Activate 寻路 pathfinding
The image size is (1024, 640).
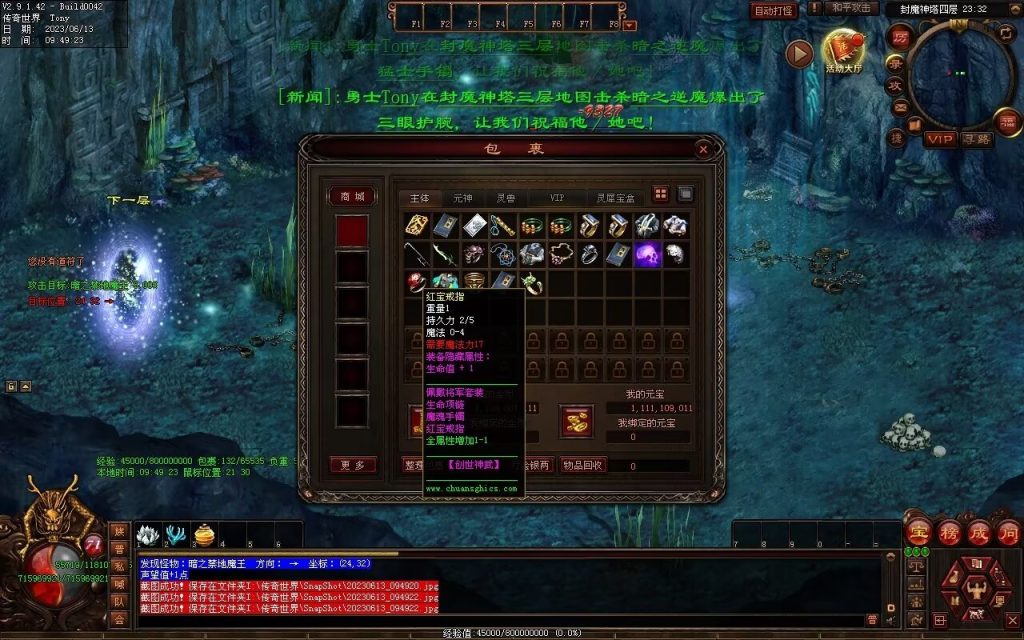click(977, 139)
